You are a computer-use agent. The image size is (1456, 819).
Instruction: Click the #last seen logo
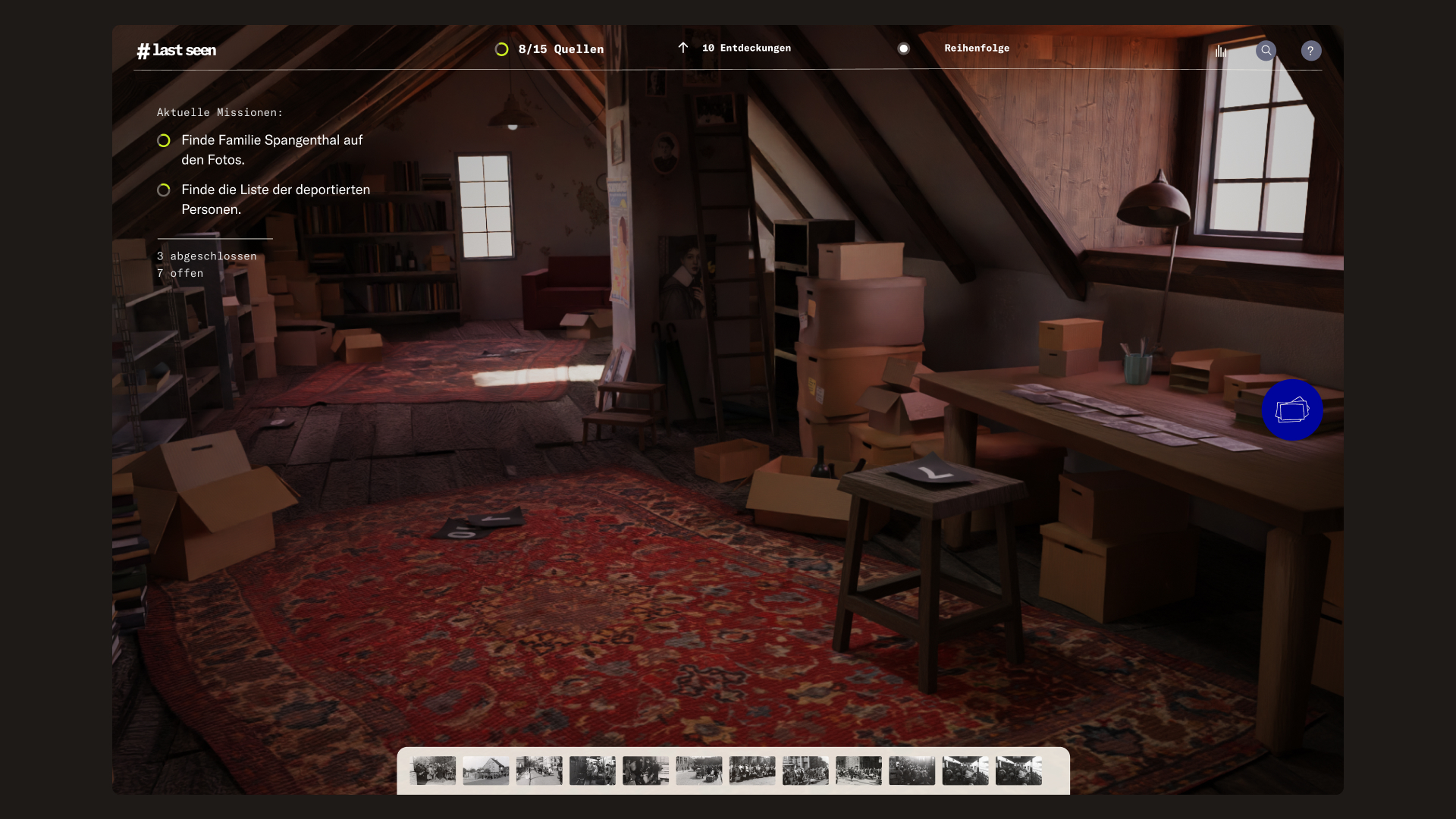click(x=177, y=50)
